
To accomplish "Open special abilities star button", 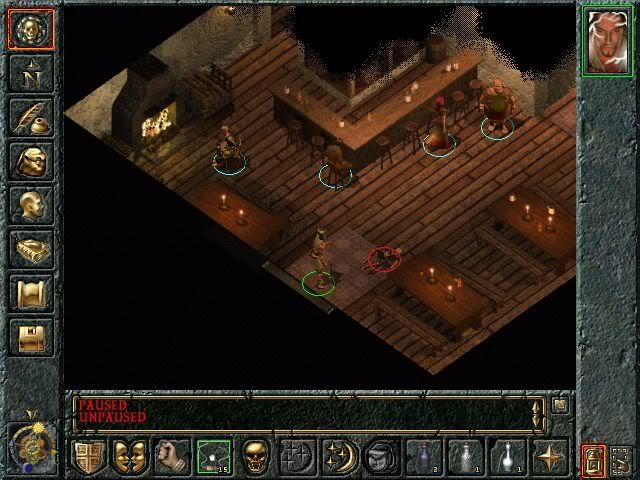I will click(x=550, y=456).
